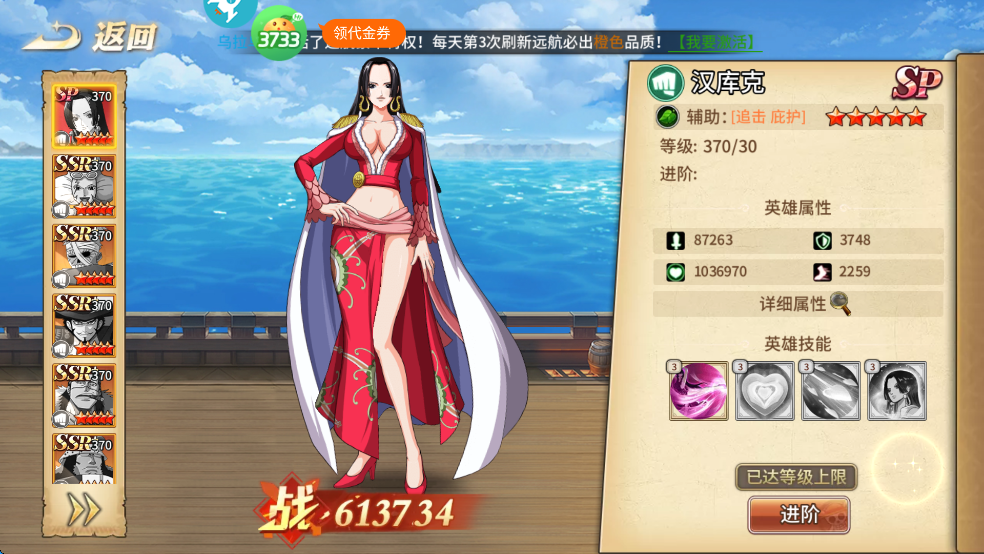The height and width of the screenshot is (554, 984).
Task: Select the purple swirl skill icon
Action: pos(698,391)
